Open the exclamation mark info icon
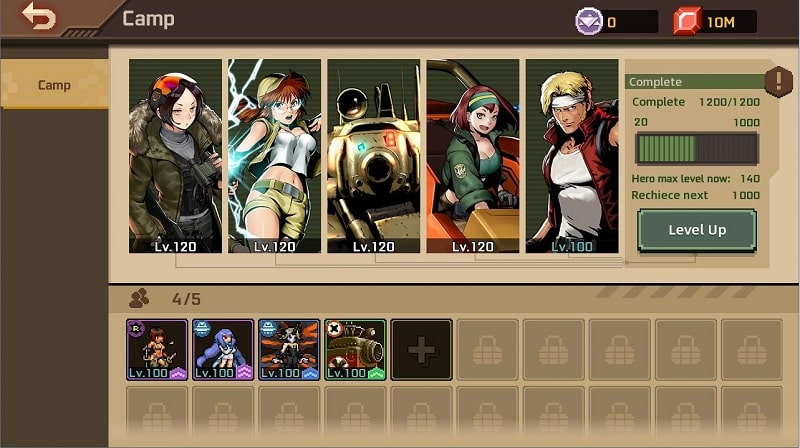The width and height of the screenshot is (800, 448). (x=778, y=81)
